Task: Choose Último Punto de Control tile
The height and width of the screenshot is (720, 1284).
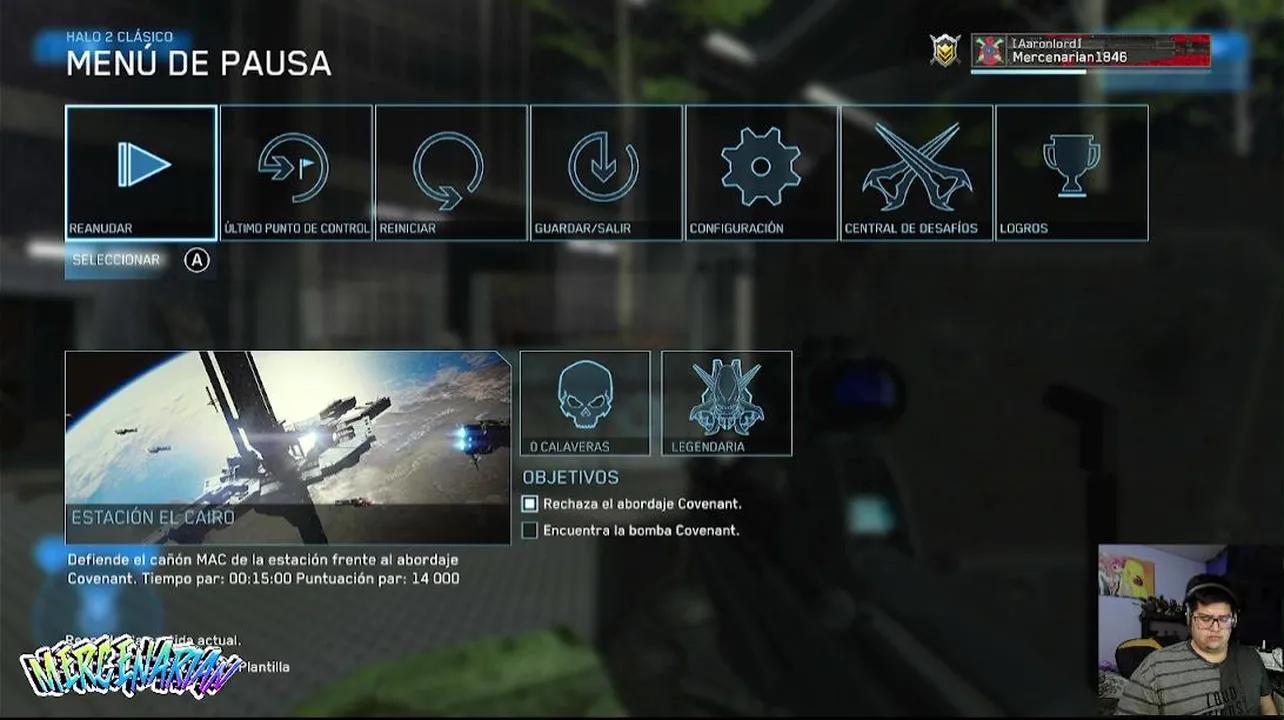Action: (x=296, y=172)
